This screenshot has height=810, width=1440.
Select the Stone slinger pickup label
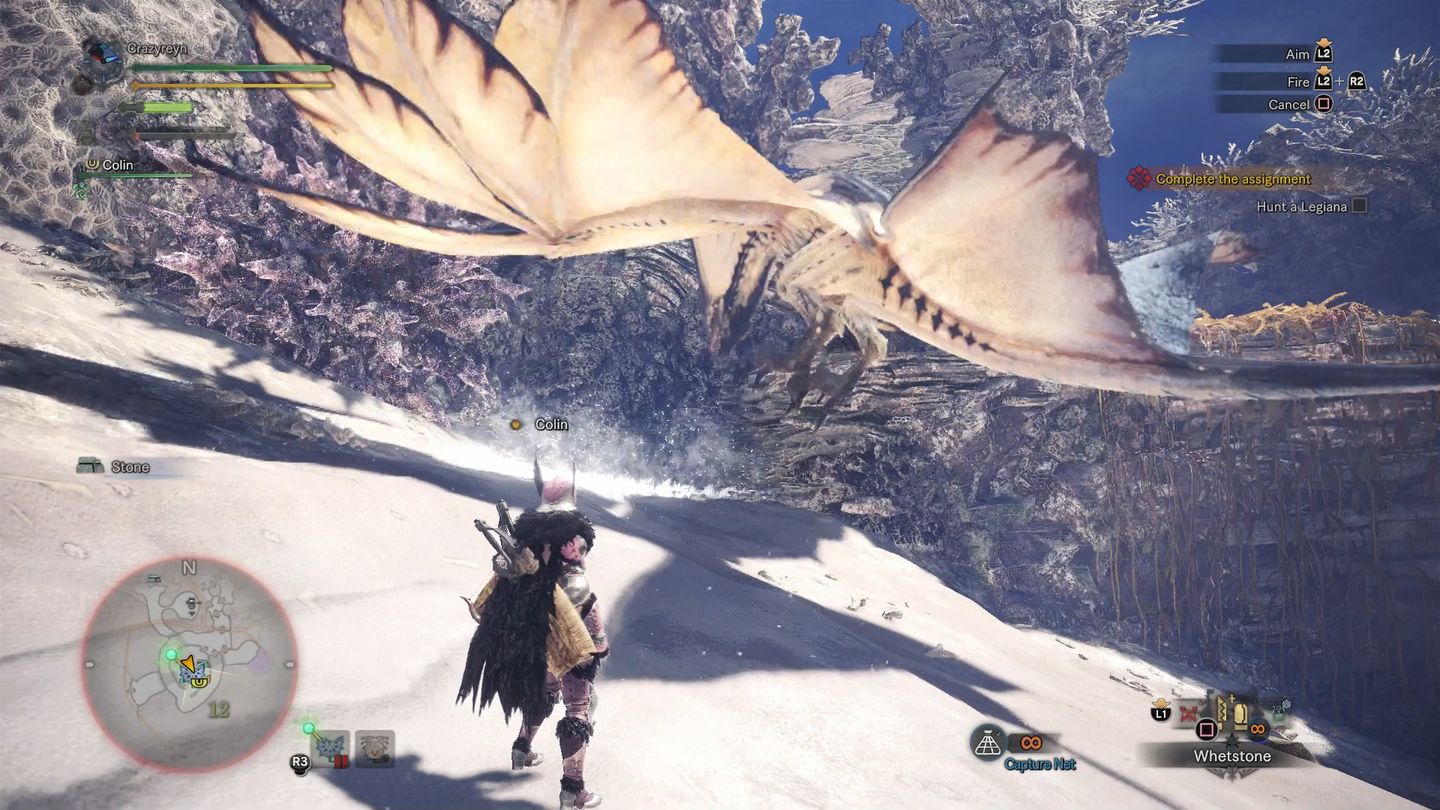click(129, 467)
